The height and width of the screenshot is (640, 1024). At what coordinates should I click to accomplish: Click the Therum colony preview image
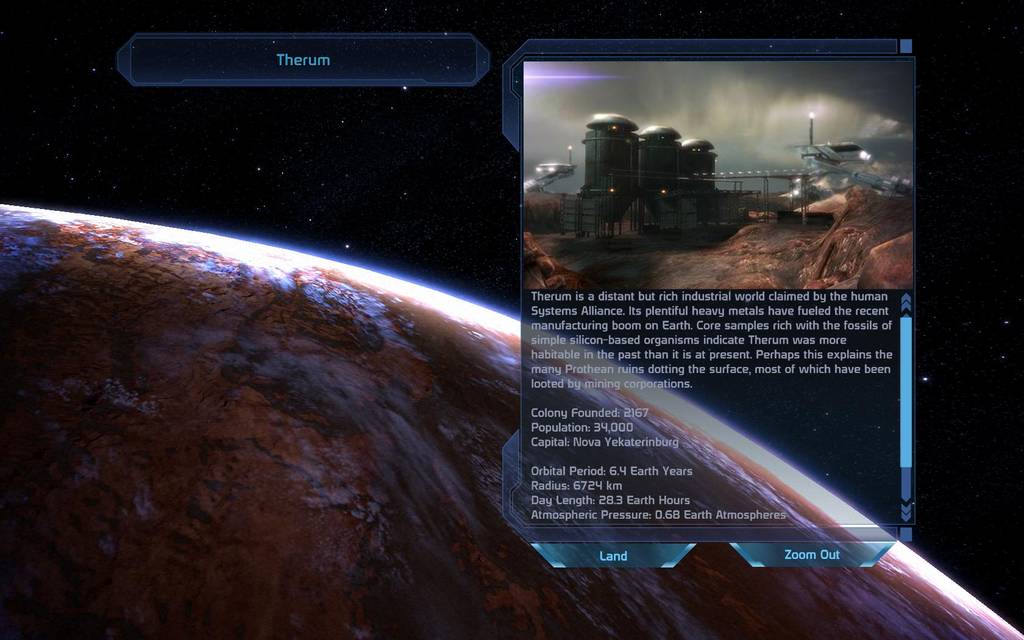click(717, 175)
